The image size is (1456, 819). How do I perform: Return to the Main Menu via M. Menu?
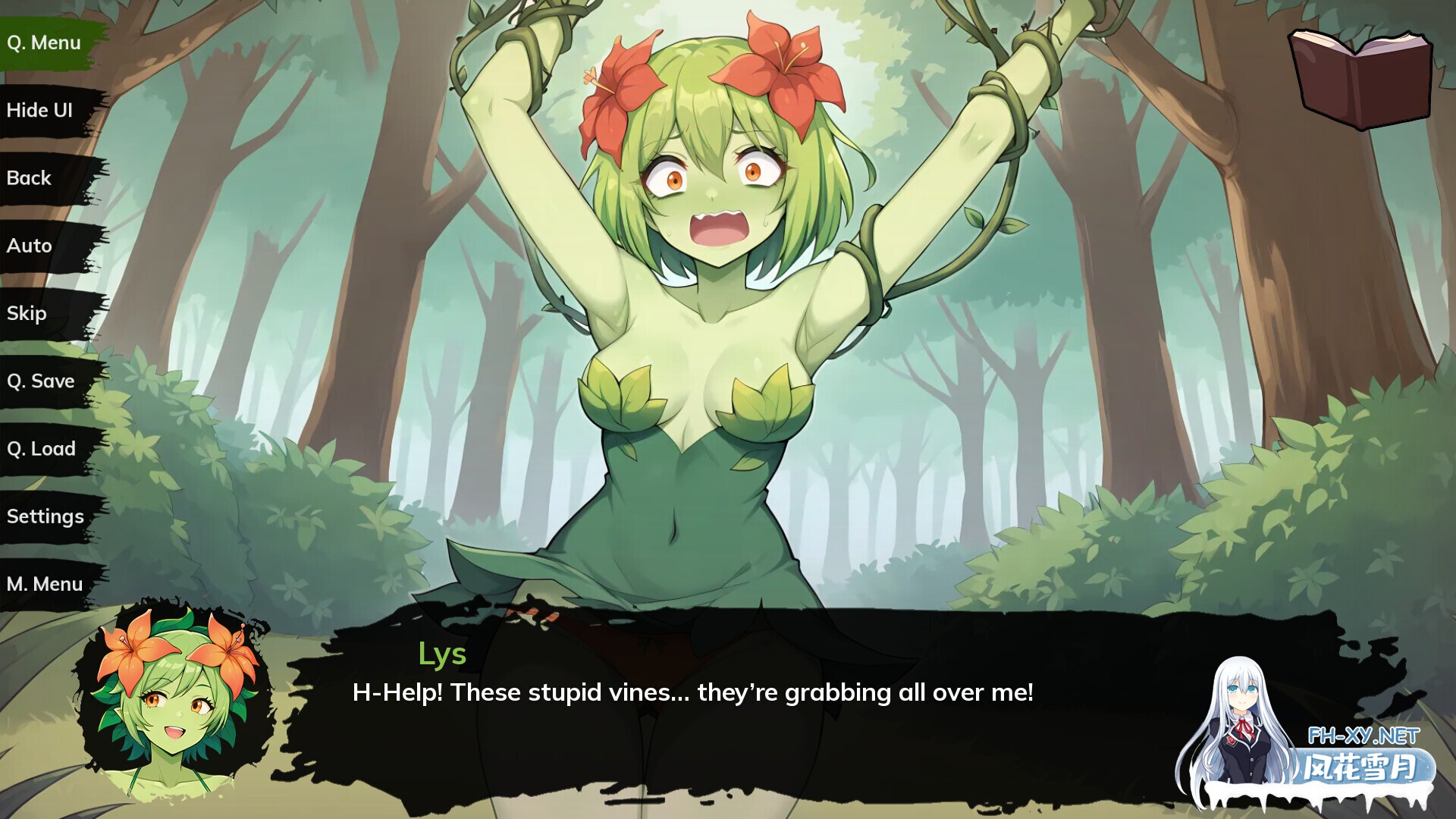coord(45,583)
